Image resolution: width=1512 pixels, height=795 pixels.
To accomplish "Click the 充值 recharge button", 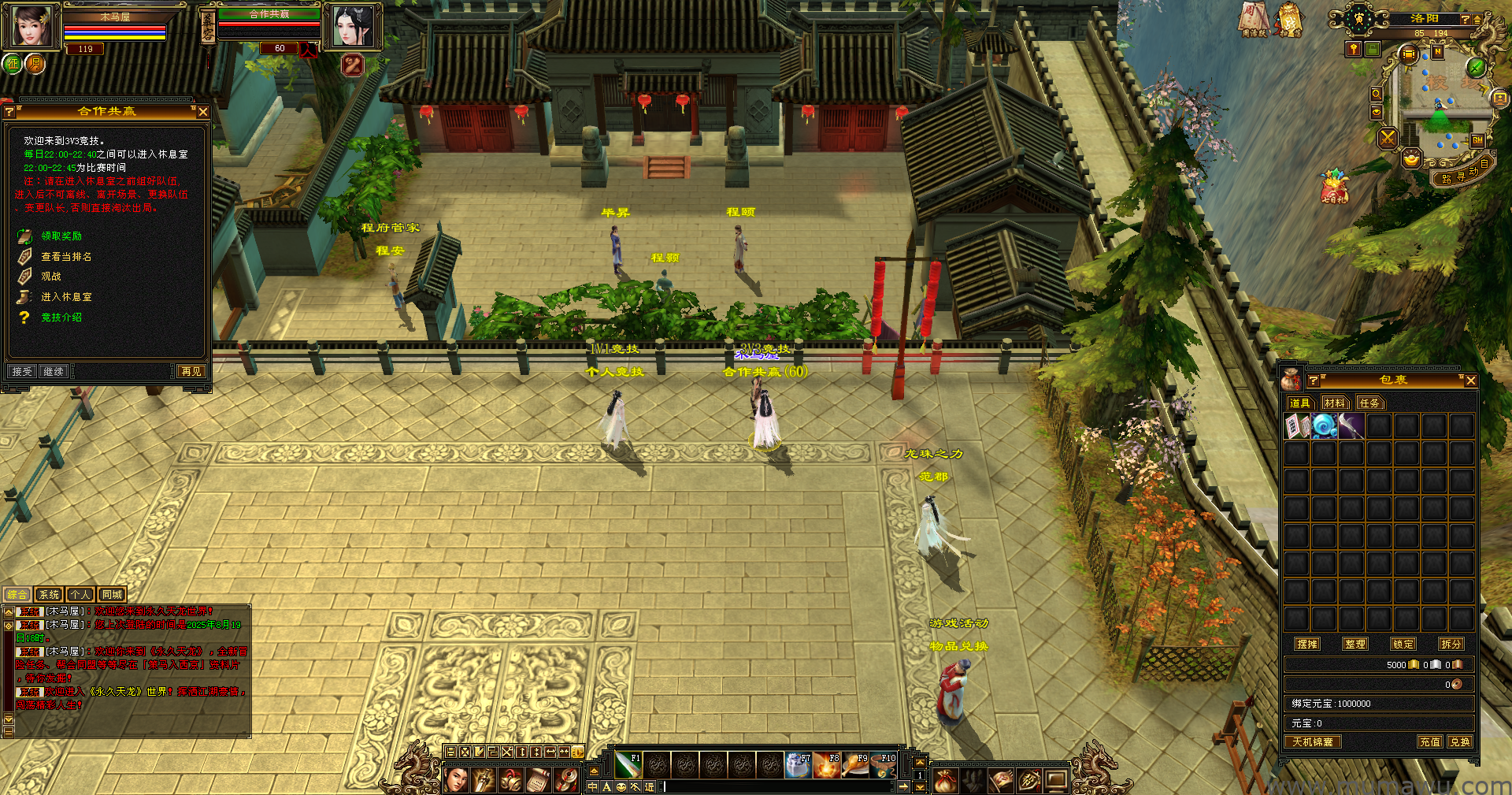I will [1430, 741].
